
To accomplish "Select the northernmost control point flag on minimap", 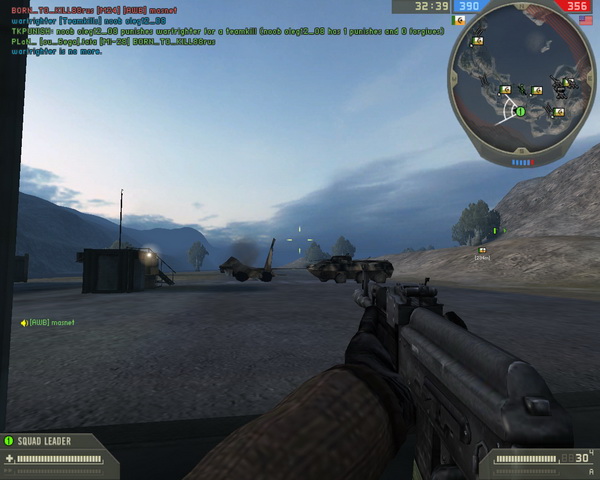I will click(x=478, y=41).
